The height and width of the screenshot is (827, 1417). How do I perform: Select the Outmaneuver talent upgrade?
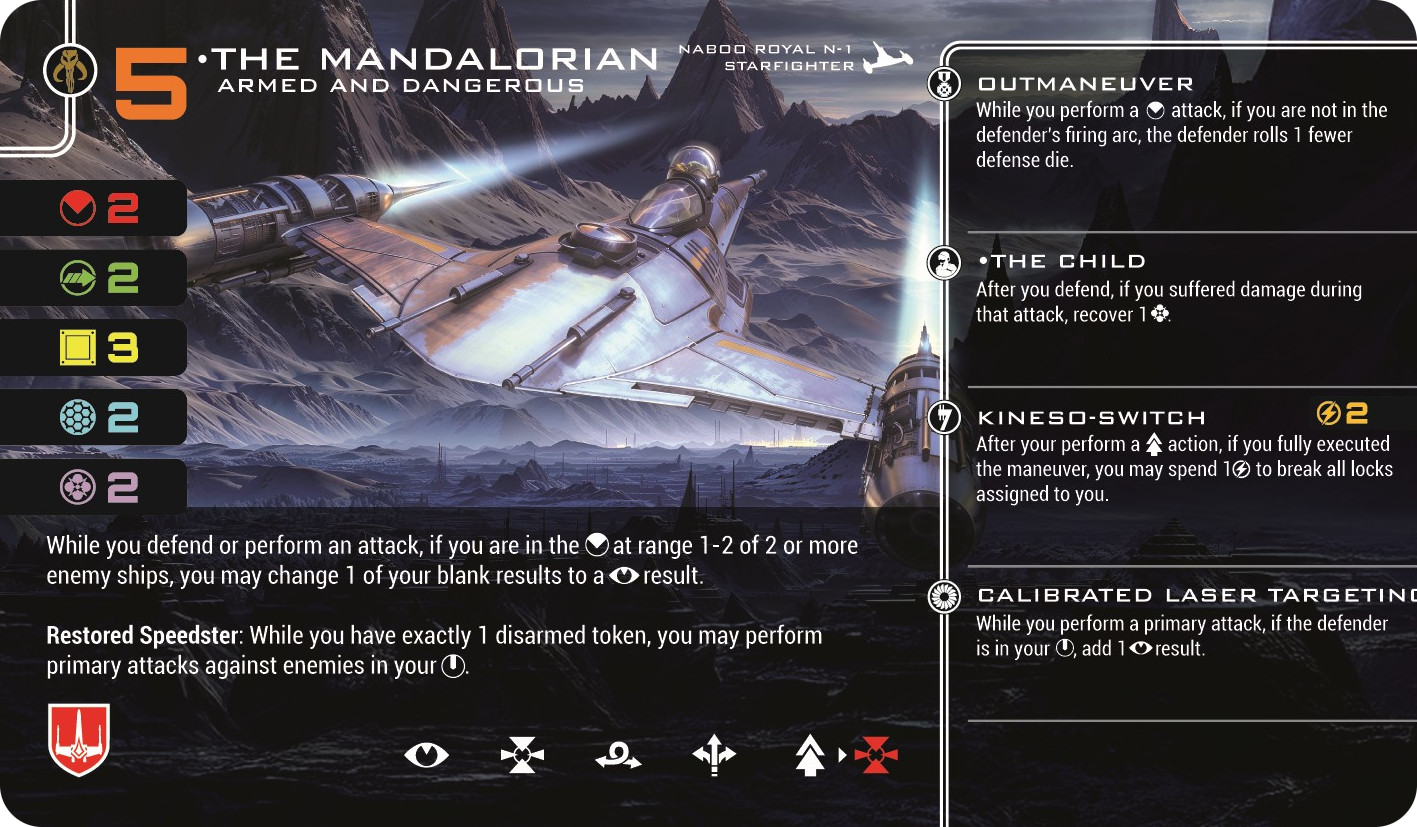coord(1085,84)
